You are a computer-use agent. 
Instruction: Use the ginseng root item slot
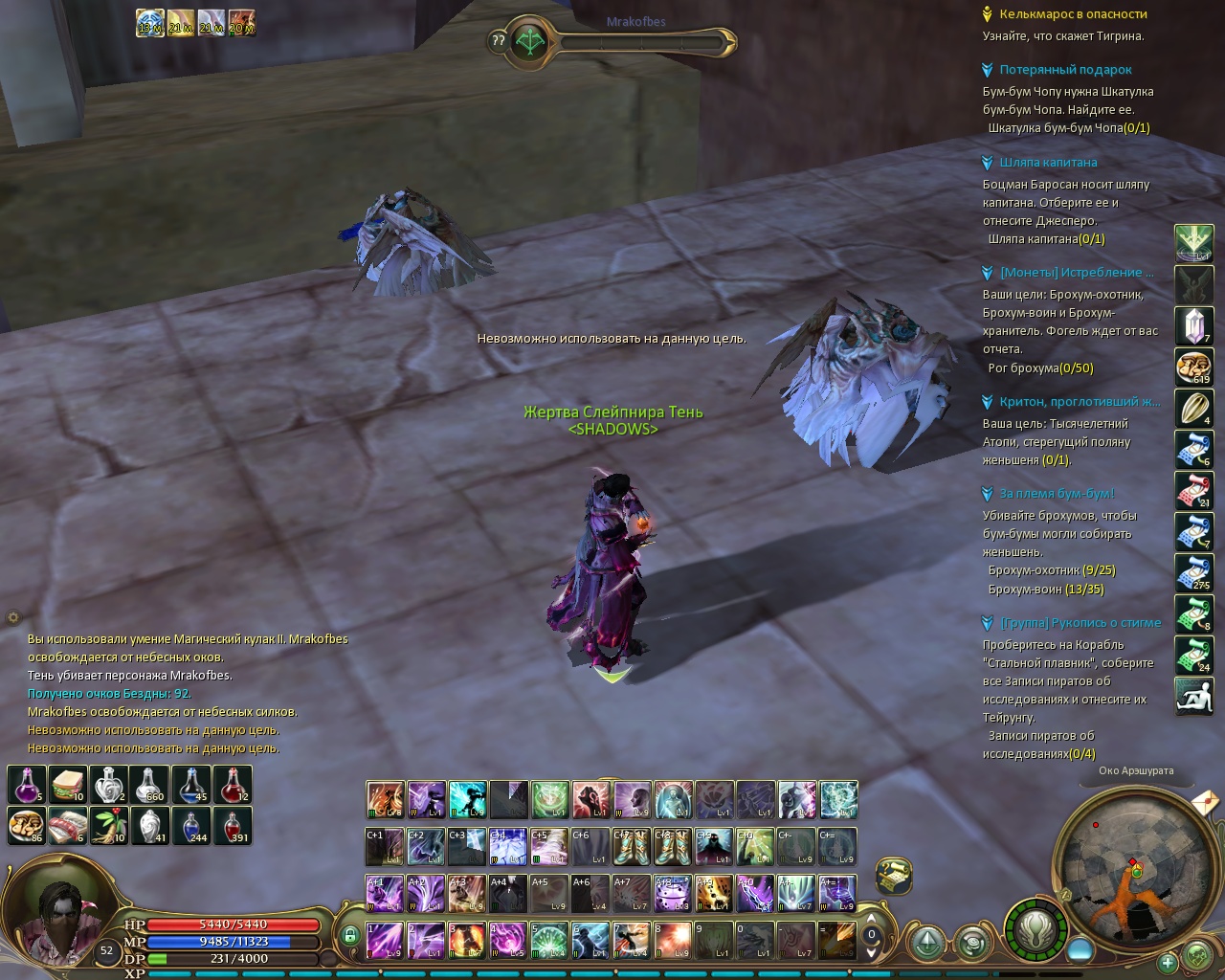(x=109, y=825)
